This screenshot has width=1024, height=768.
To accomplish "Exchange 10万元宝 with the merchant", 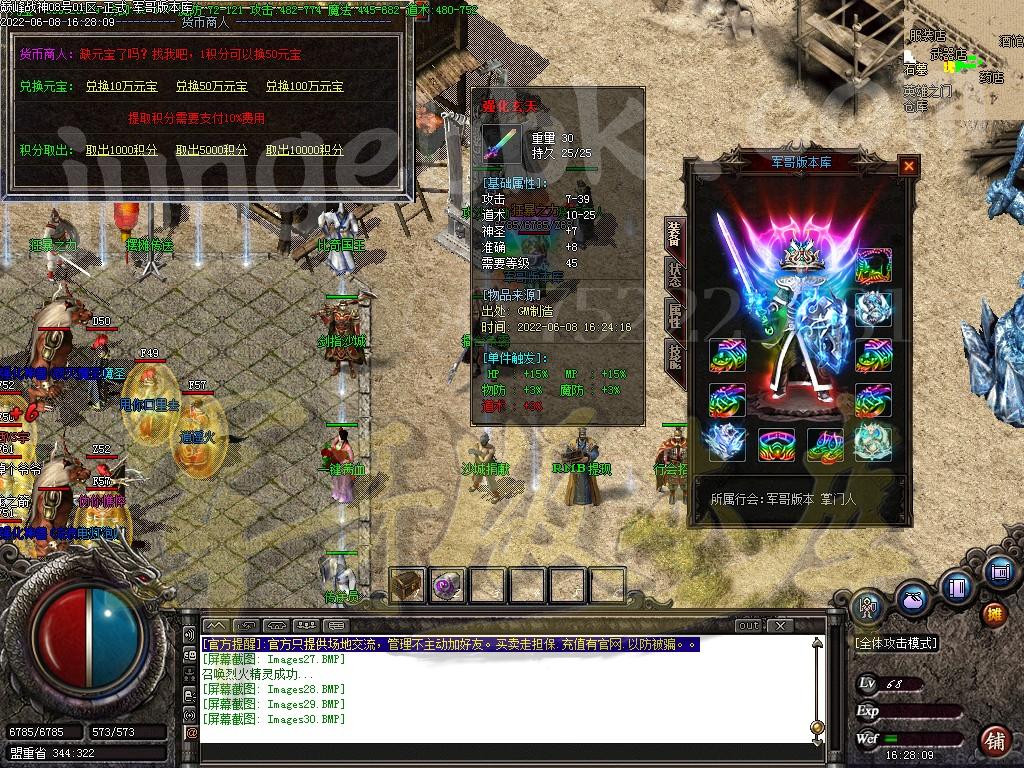I will [x=121, y=87].
